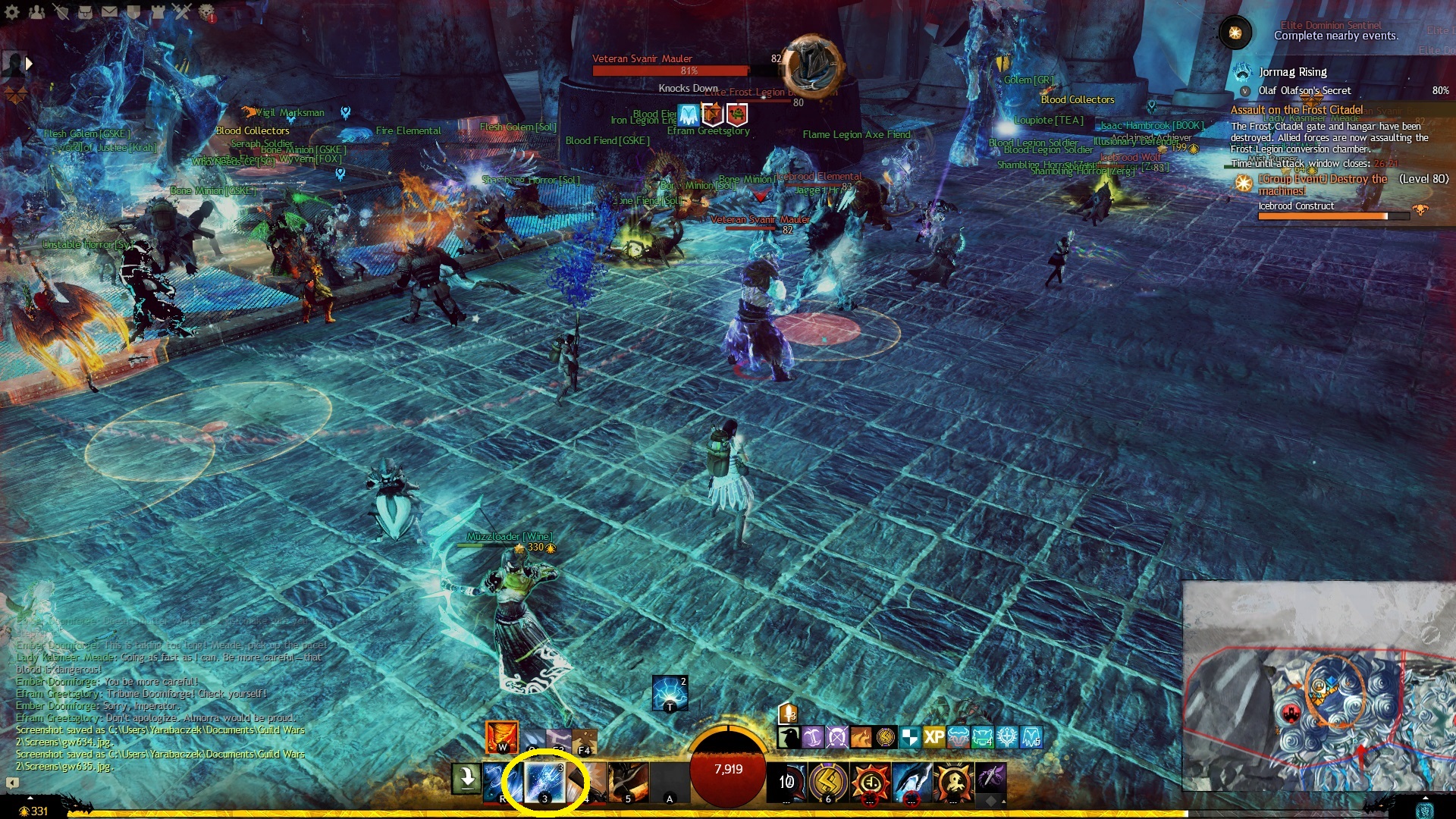
Task: Switch to fire attunement flame icon
Action: click(501, 736)
